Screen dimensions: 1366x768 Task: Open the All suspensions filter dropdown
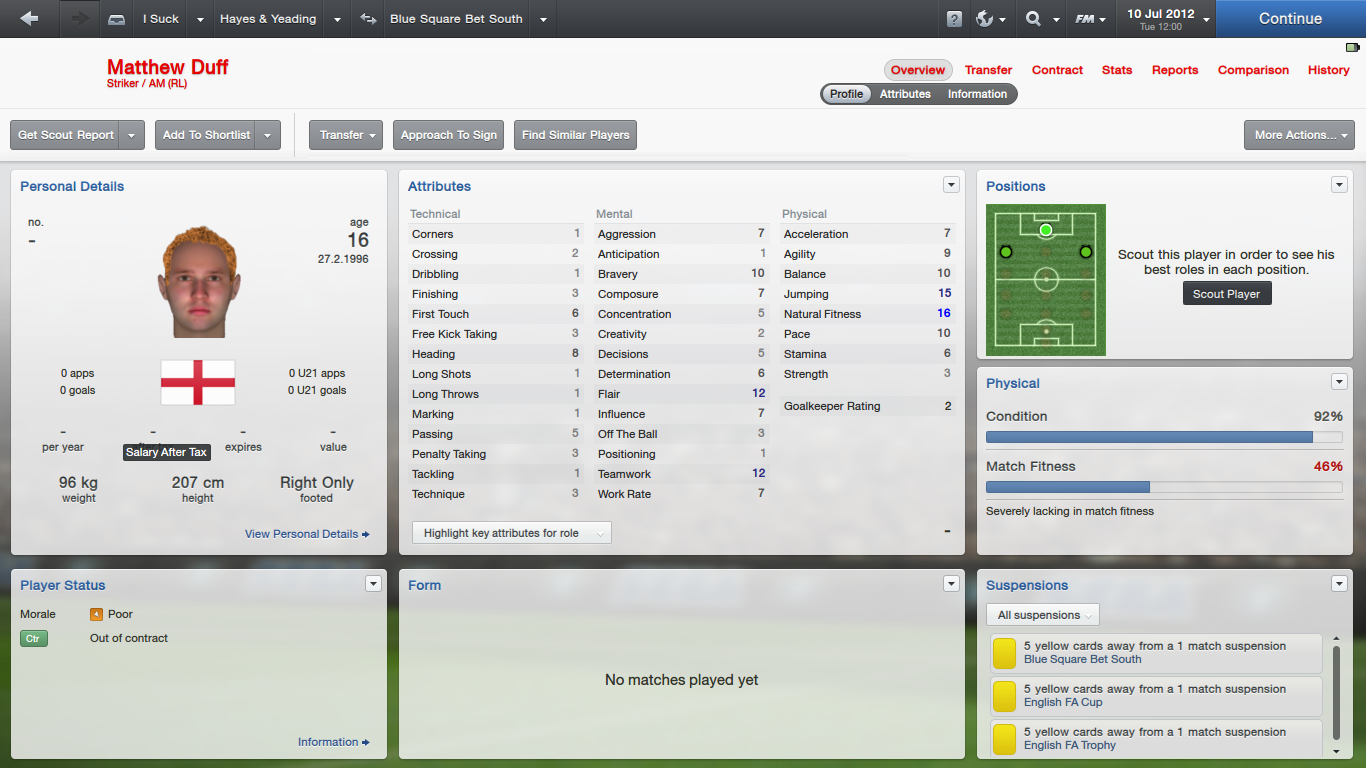(1043, 615)
